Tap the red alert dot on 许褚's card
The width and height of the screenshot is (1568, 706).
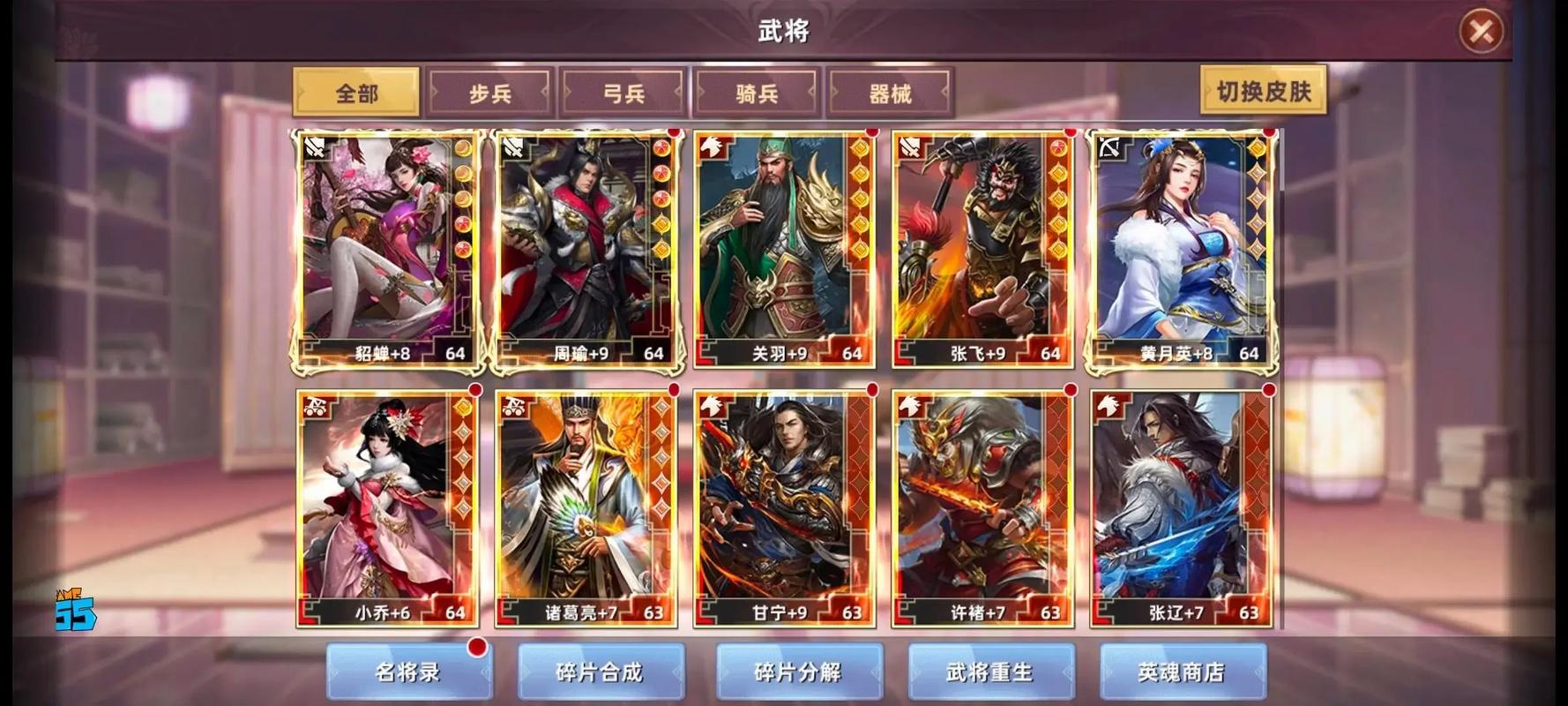1069,389
